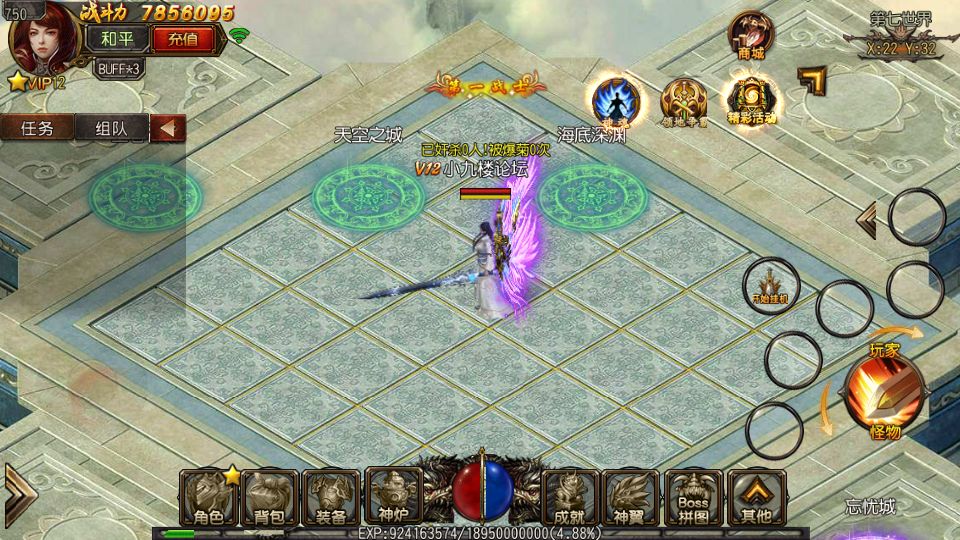
Task: Collapse the quest panel with red arrow
Action: point(168,128)
